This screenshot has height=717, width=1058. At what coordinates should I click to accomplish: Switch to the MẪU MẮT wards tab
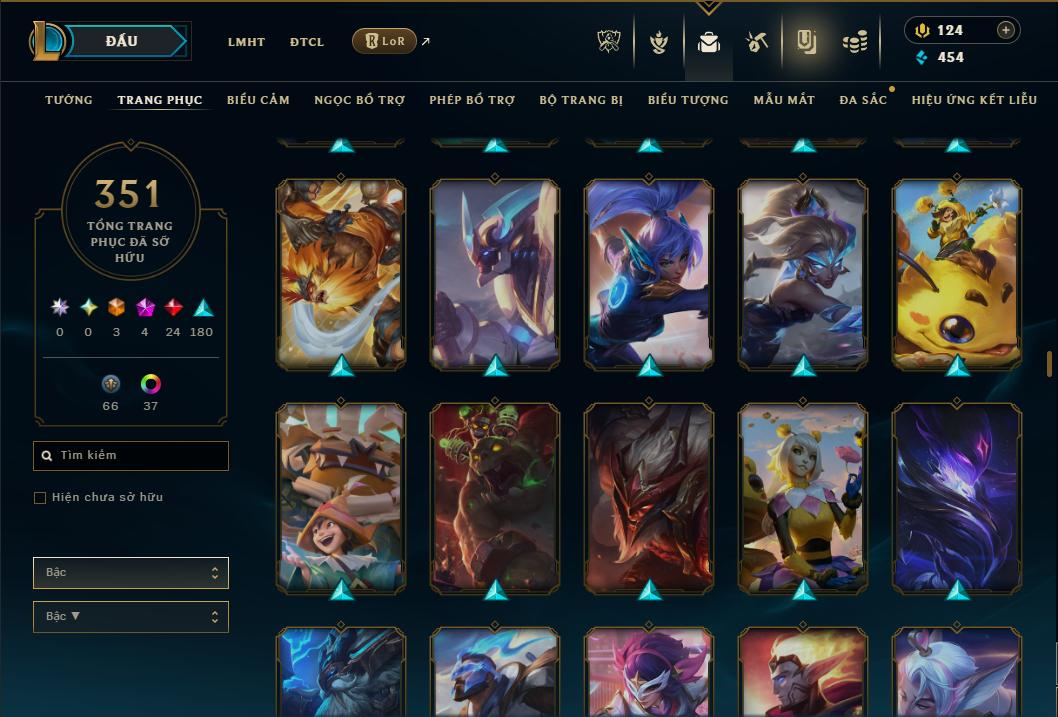click(784, 100)
